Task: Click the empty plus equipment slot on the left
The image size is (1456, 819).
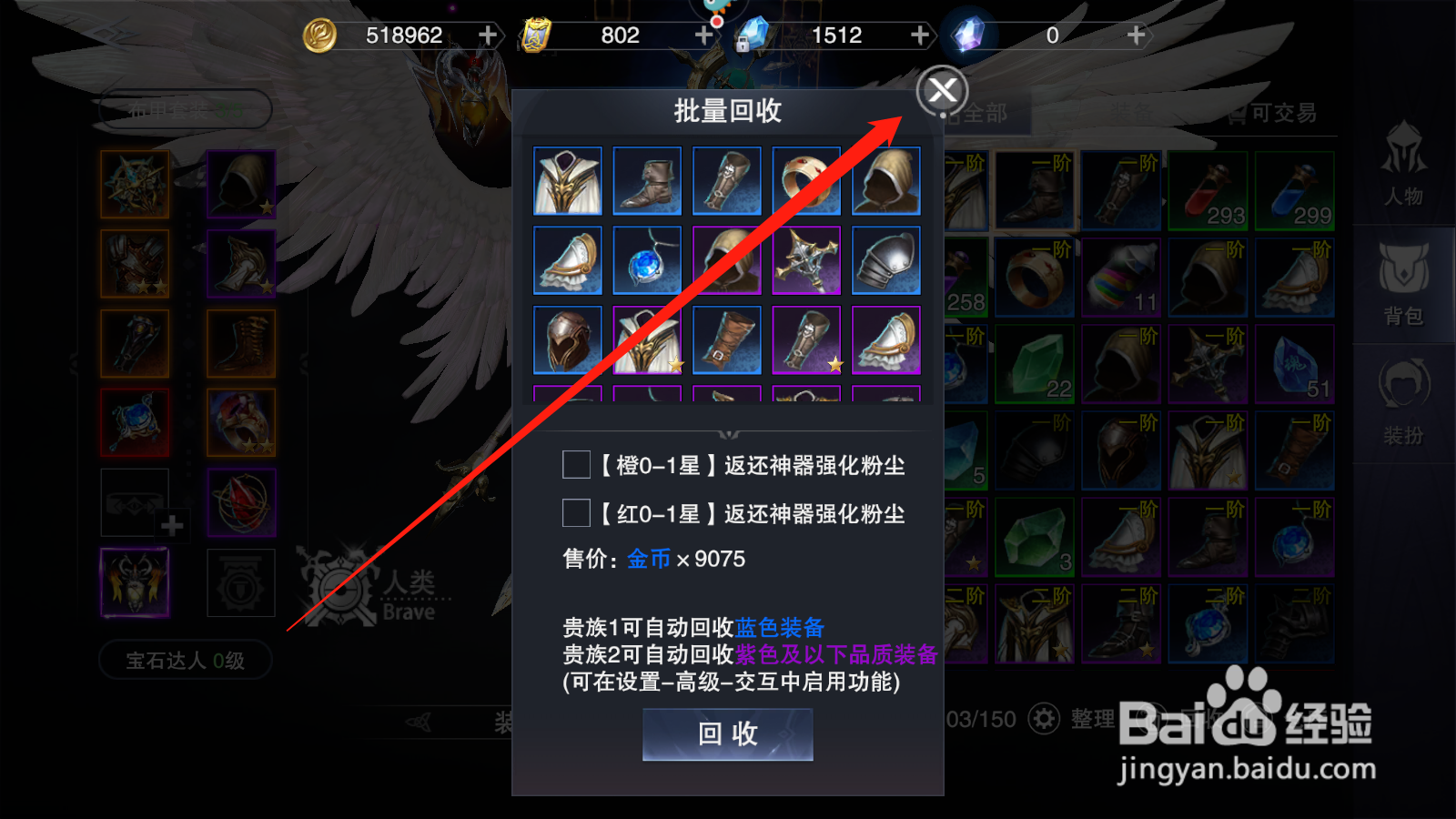Action: click(x=135, y=502)
